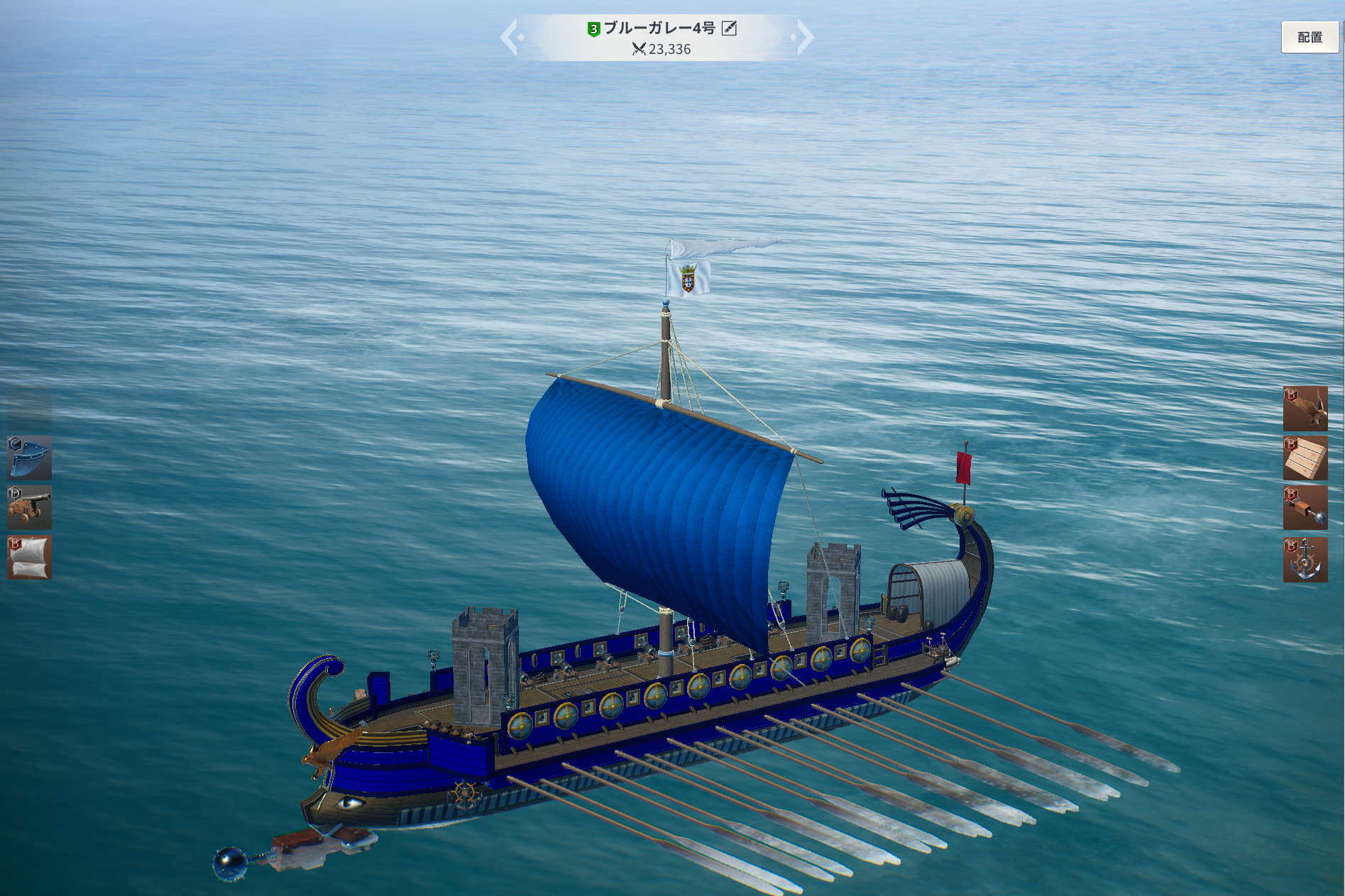
Task: Open the cannon equipment slot
Action: 29,508
